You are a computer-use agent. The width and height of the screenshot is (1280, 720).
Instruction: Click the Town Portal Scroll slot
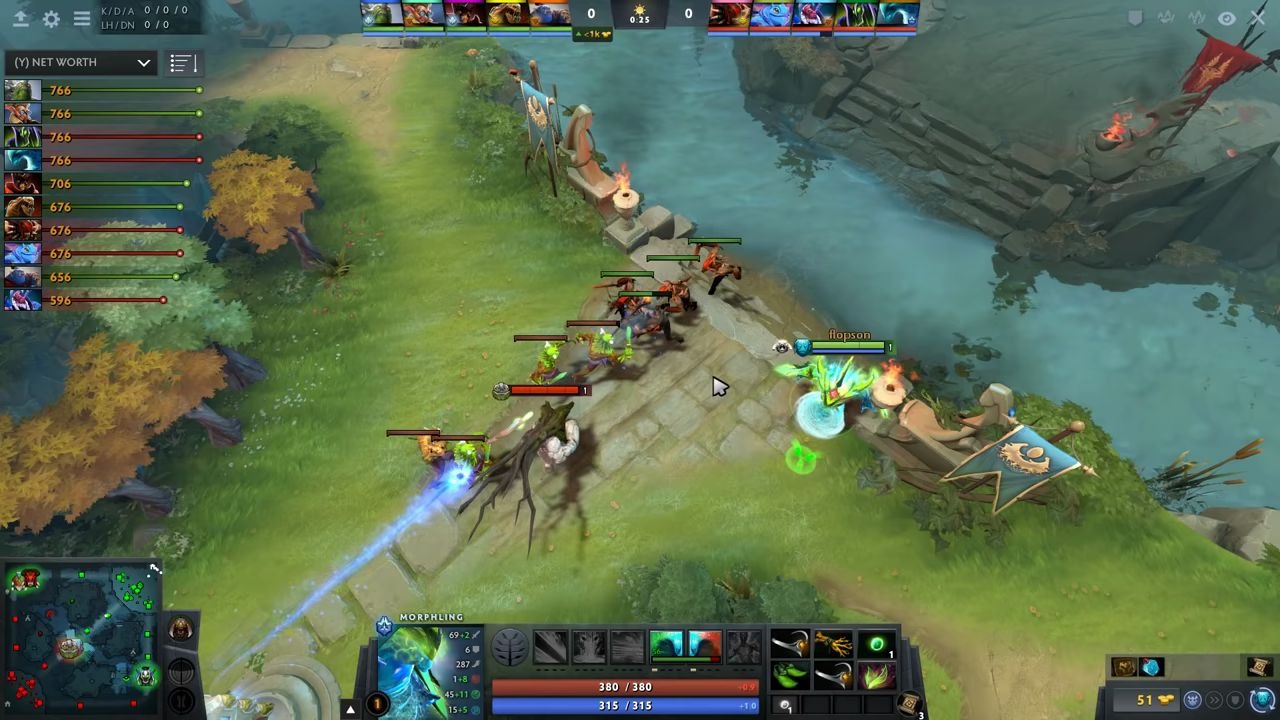click(910, 703)
